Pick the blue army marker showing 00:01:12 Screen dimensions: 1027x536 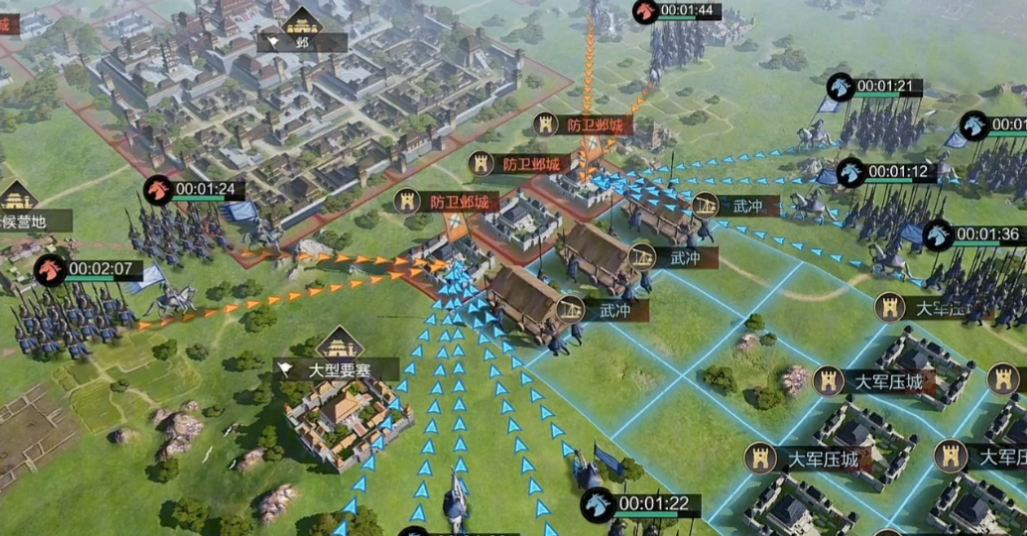pyautogui.click(x=851, y=172)
